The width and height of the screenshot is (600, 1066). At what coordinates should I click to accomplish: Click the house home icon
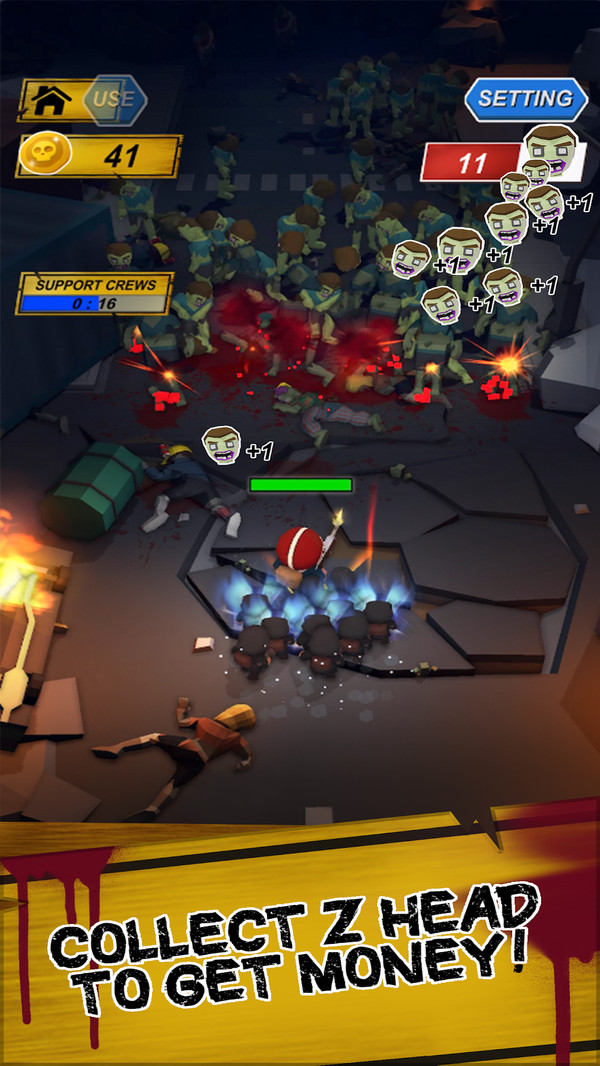[x=49, y=100]
